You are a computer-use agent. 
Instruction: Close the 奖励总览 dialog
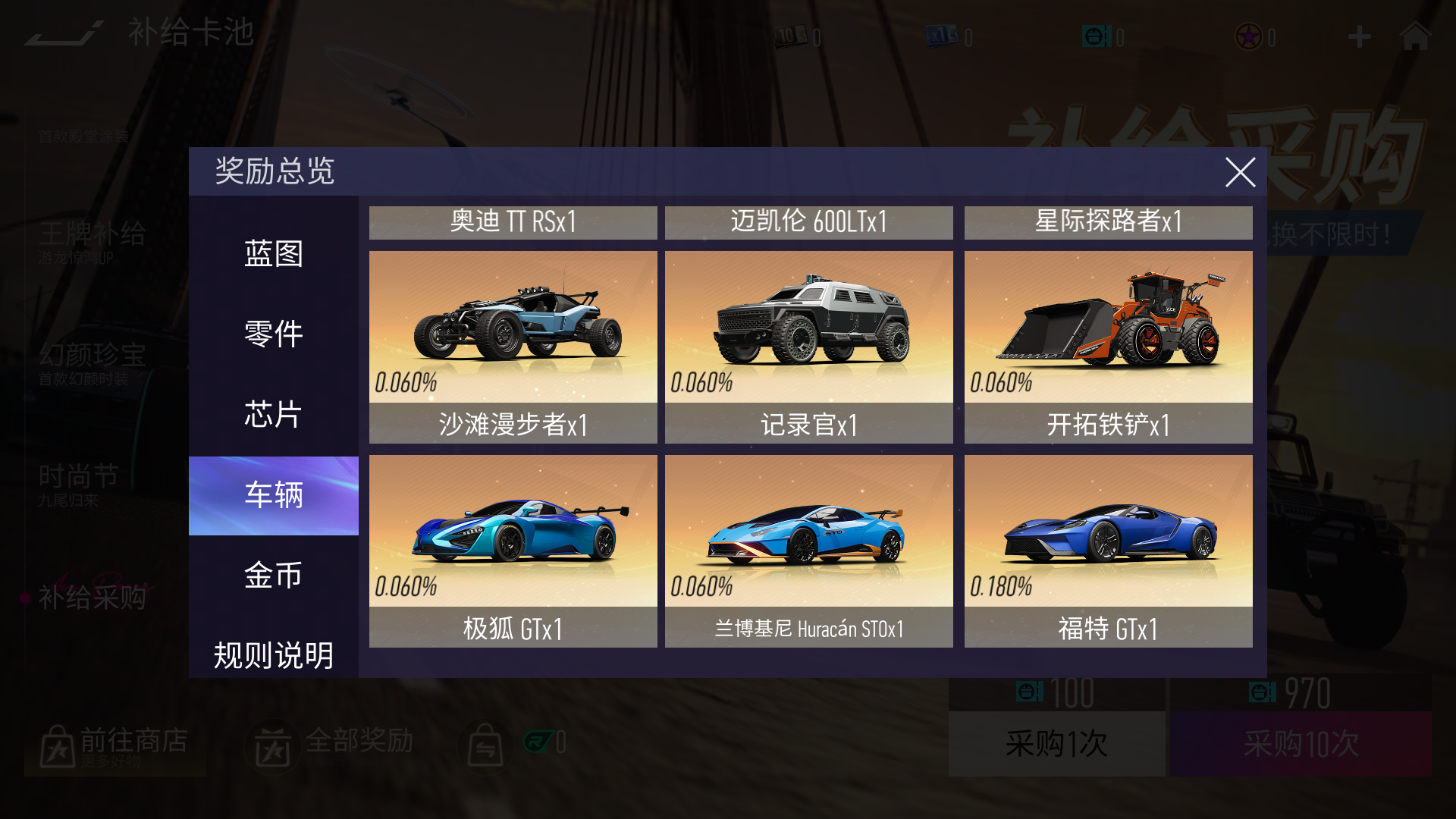(x=1240, y=173)
